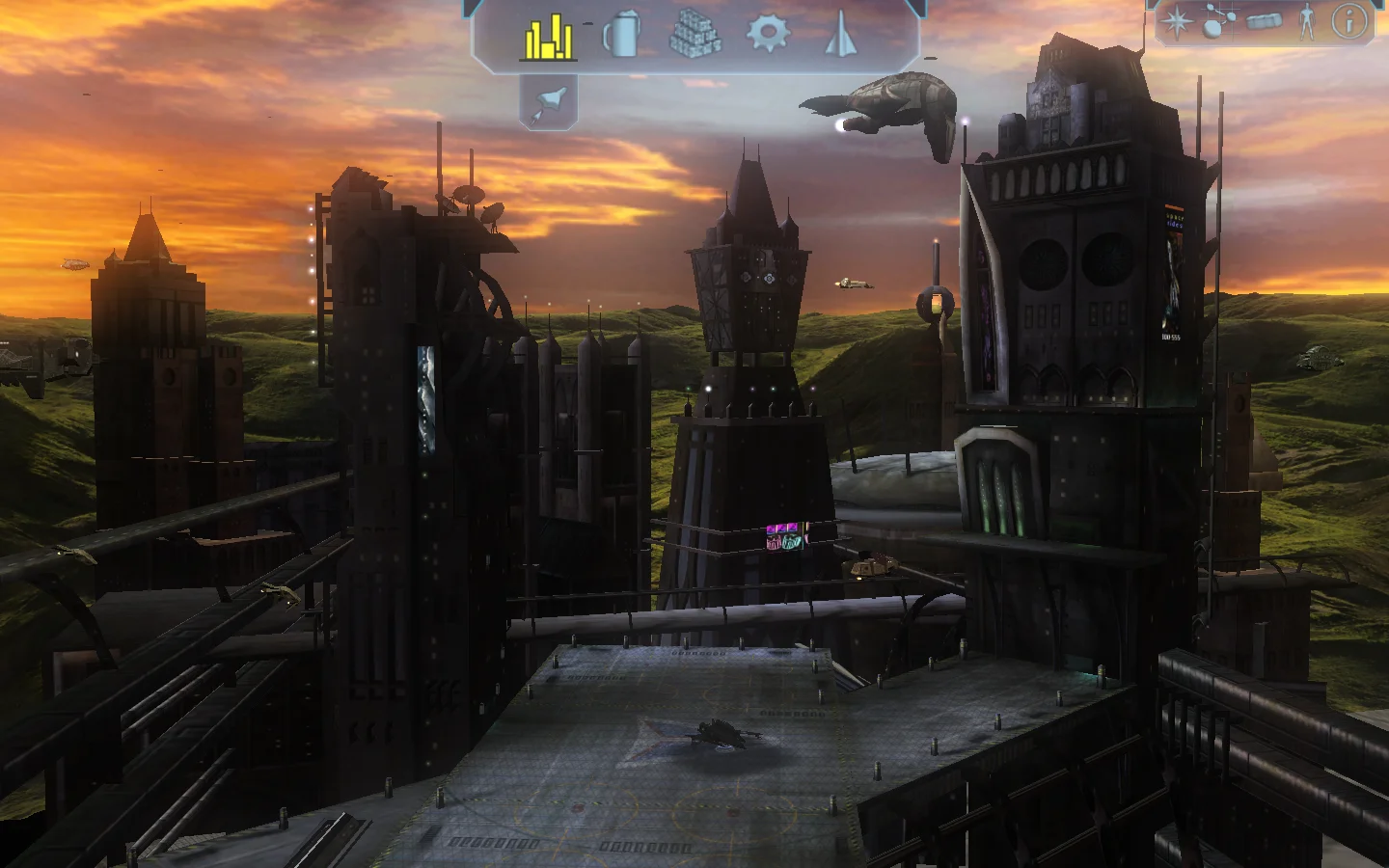Open the human figure personal info icon

tap(1307, 21)
